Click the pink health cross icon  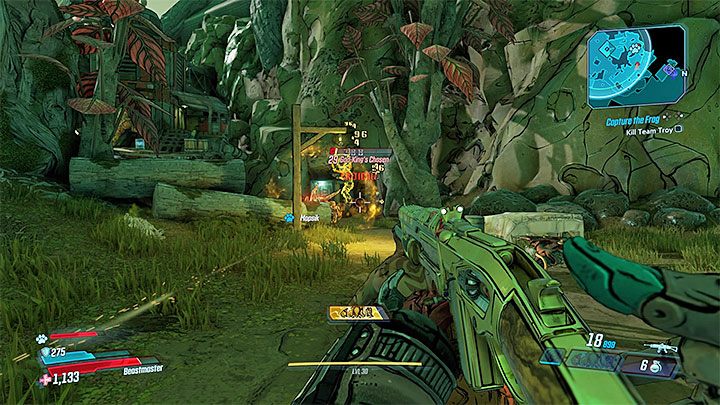(45, 380)
